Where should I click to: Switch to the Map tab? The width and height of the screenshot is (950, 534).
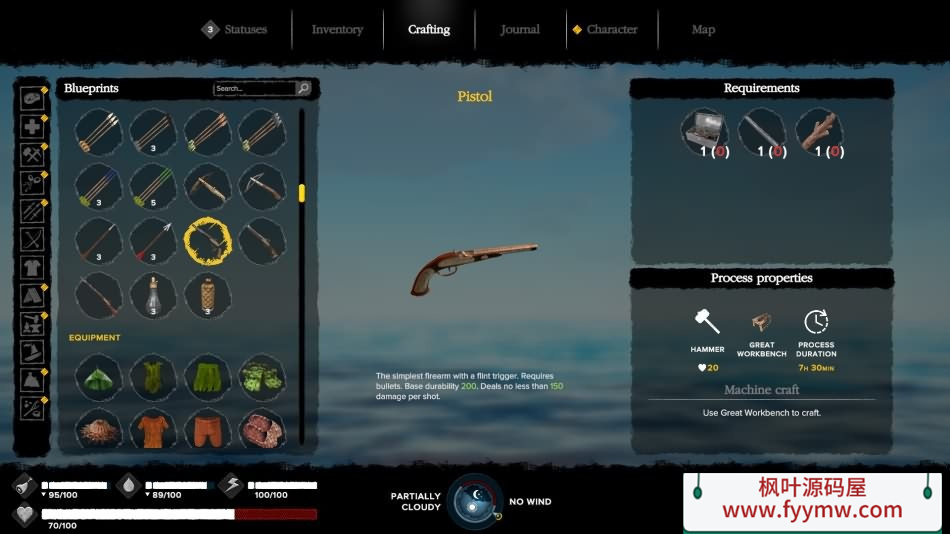click(x=703, y=30)
